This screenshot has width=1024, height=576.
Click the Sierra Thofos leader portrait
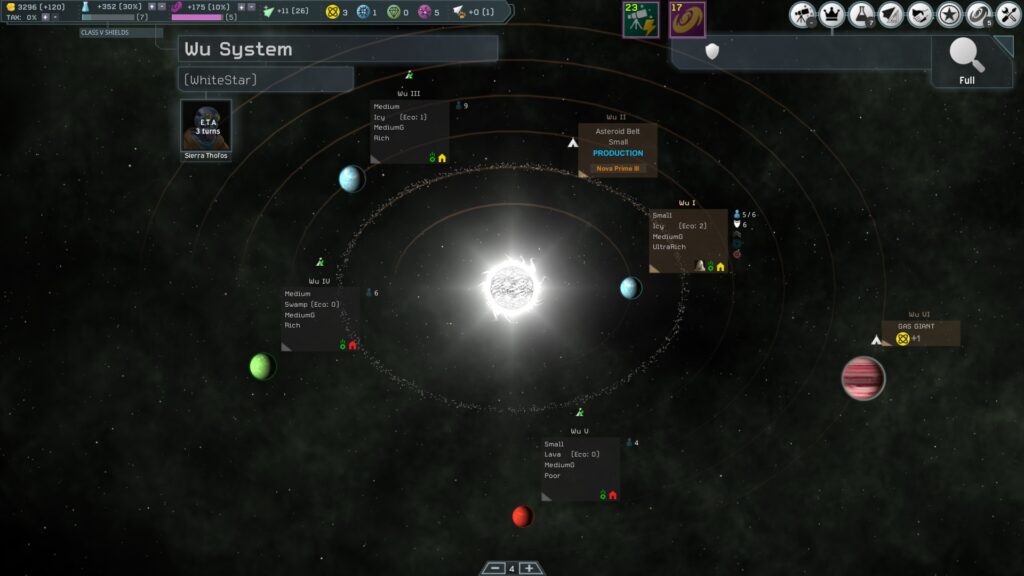pos(206,126)
